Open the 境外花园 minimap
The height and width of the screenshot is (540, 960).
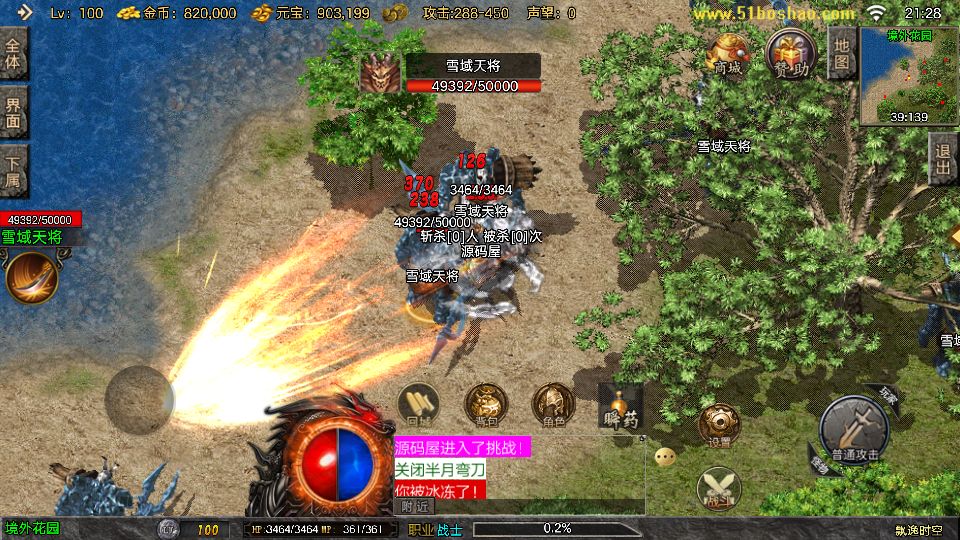click(x=908, y=75)
